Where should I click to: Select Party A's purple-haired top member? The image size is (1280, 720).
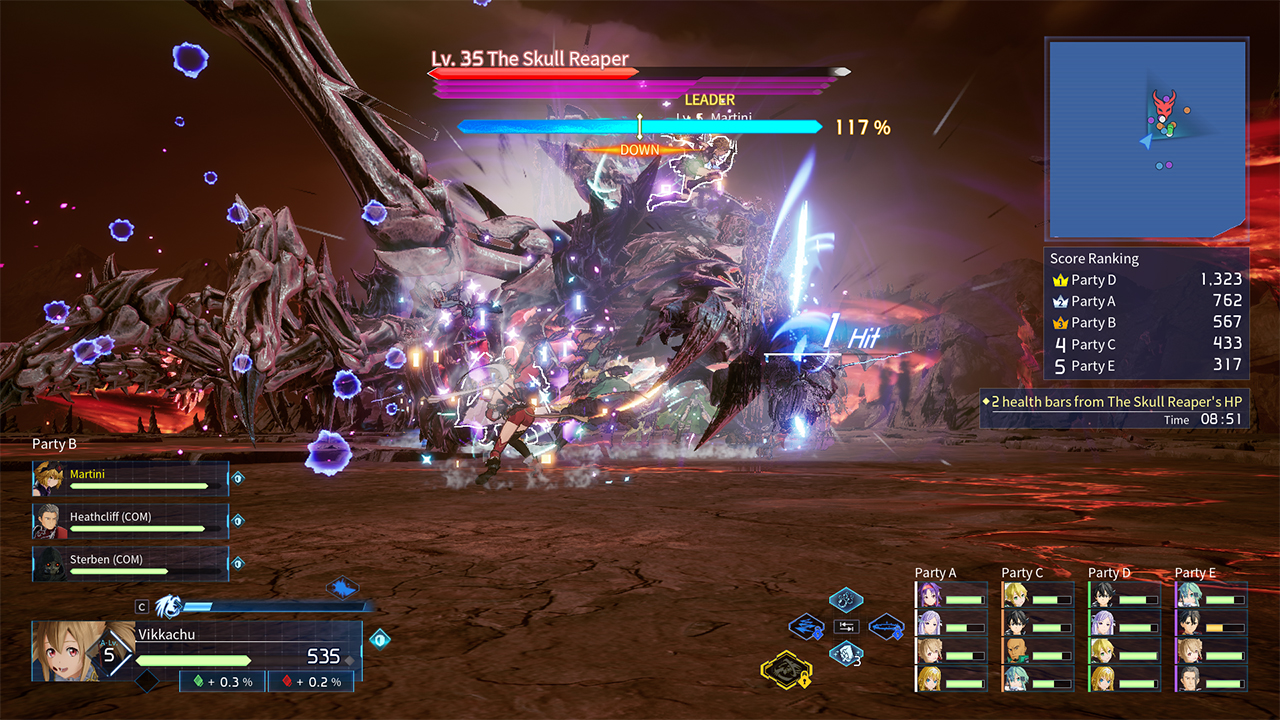(x=950, y=597)
